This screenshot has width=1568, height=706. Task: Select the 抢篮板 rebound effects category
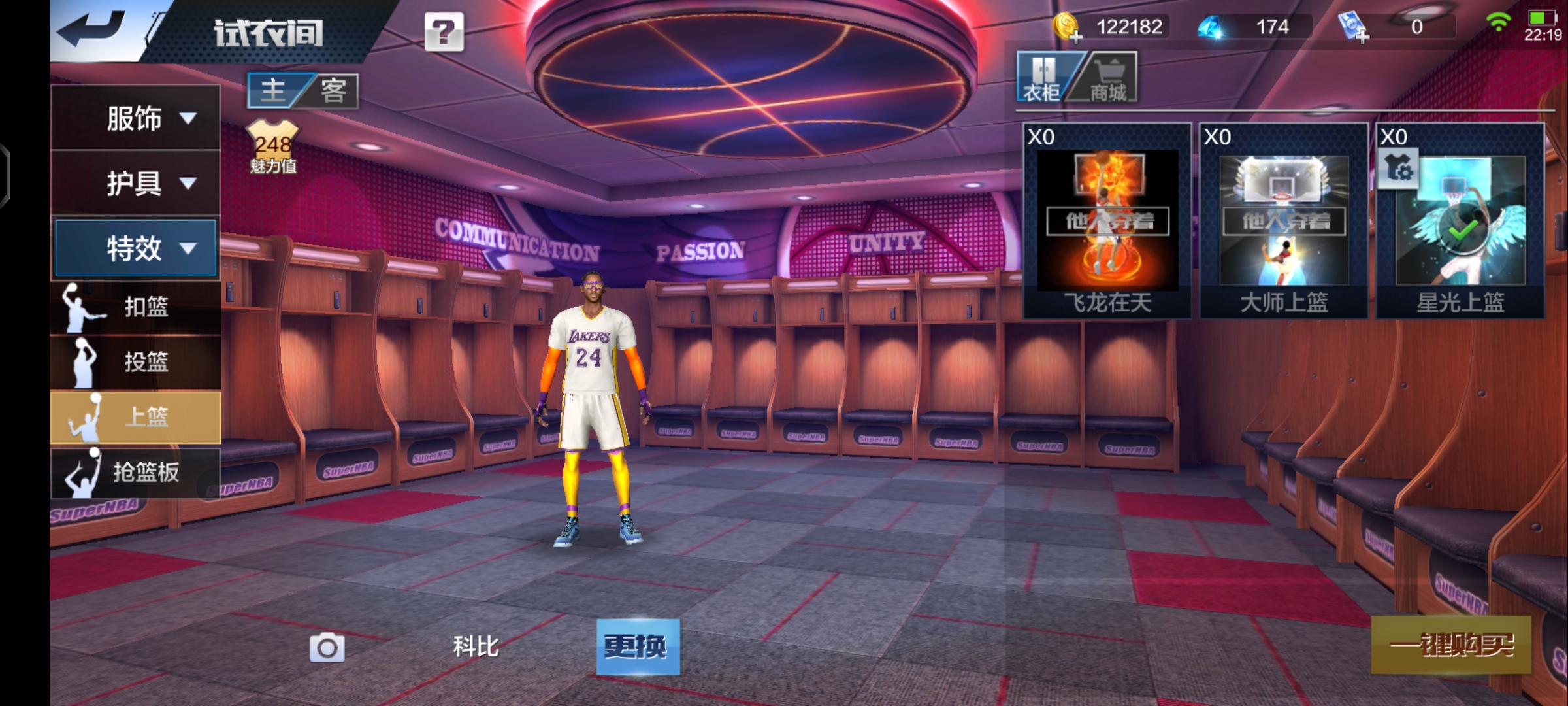point(135,472)
